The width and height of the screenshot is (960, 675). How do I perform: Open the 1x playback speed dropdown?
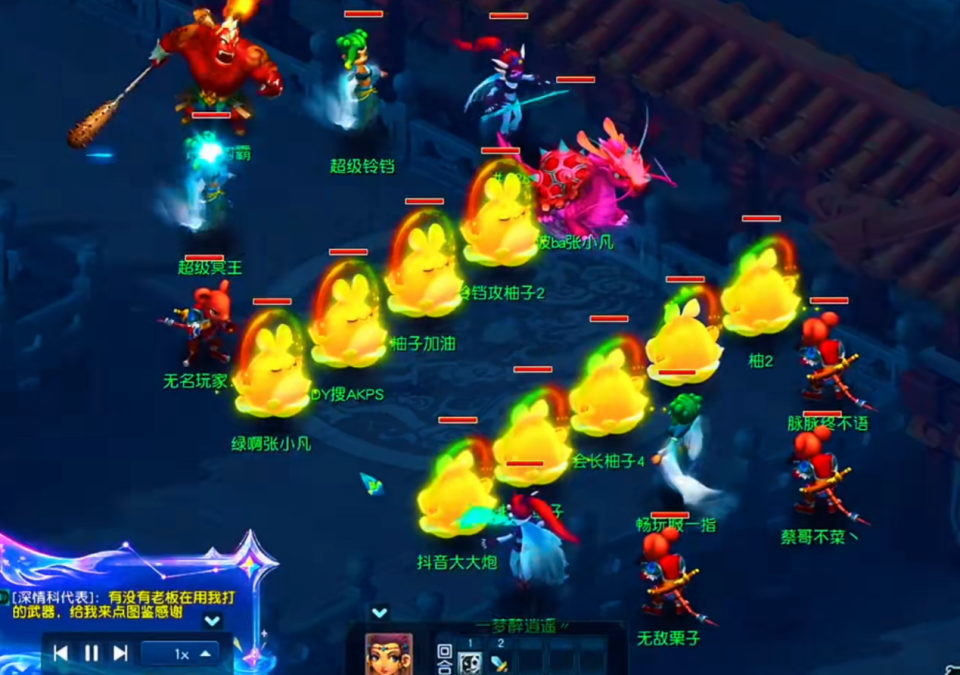pos(180,653)
